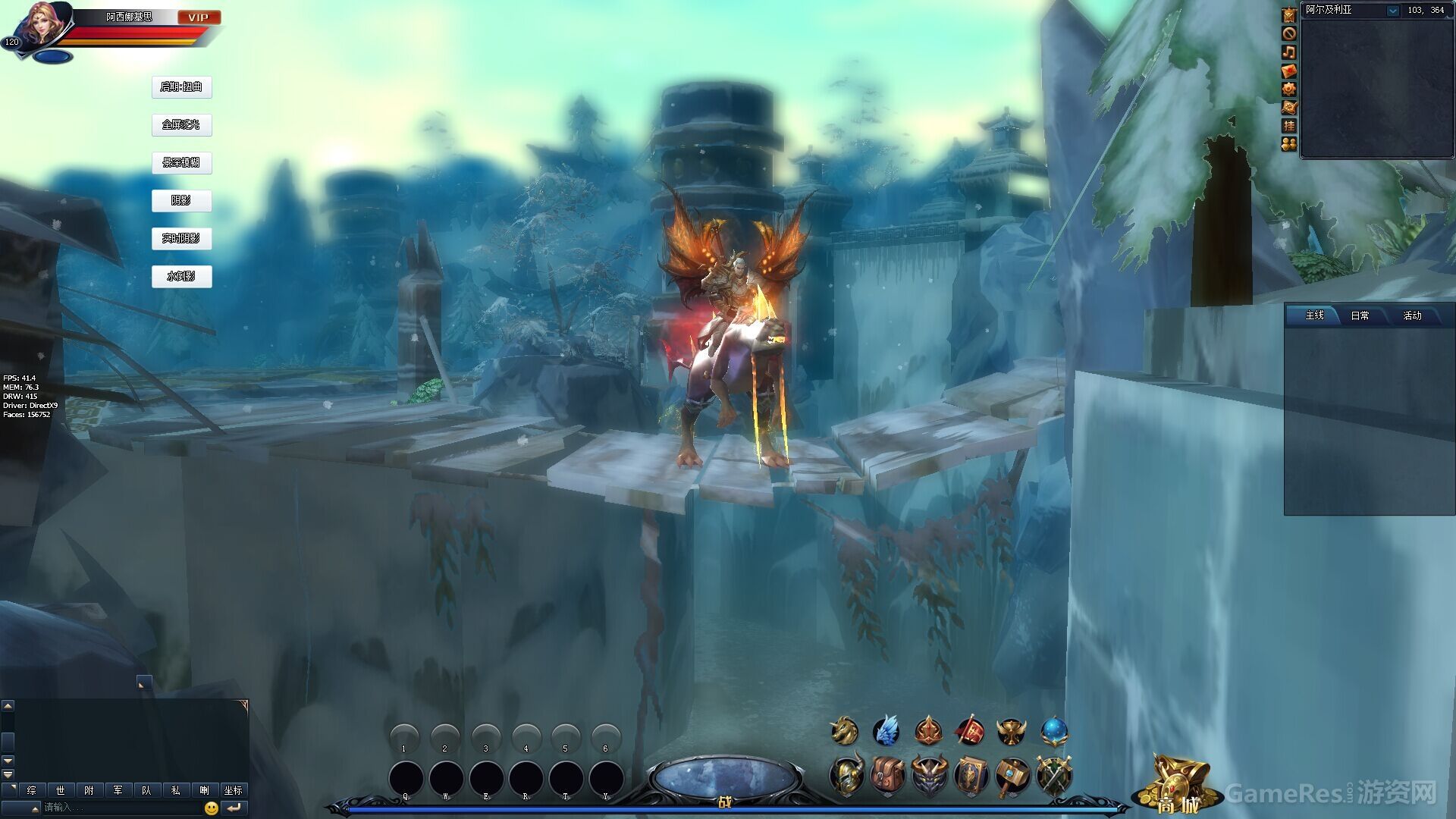The image size is (1456, 819).
Task: Open the mail envelope icon
Action: (x=1289, y=71)
